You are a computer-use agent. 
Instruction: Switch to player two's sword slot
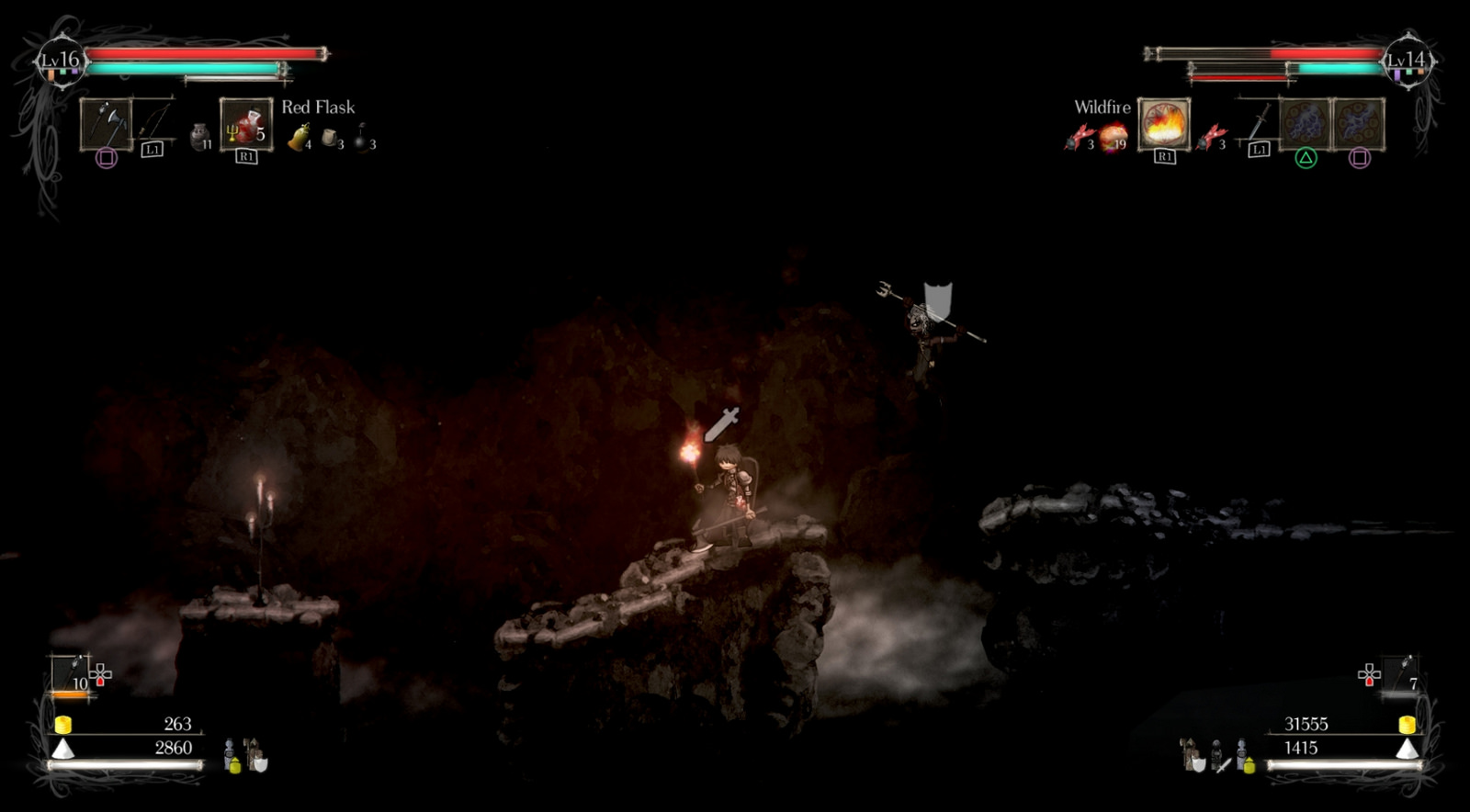click(x=1259, y=121)
